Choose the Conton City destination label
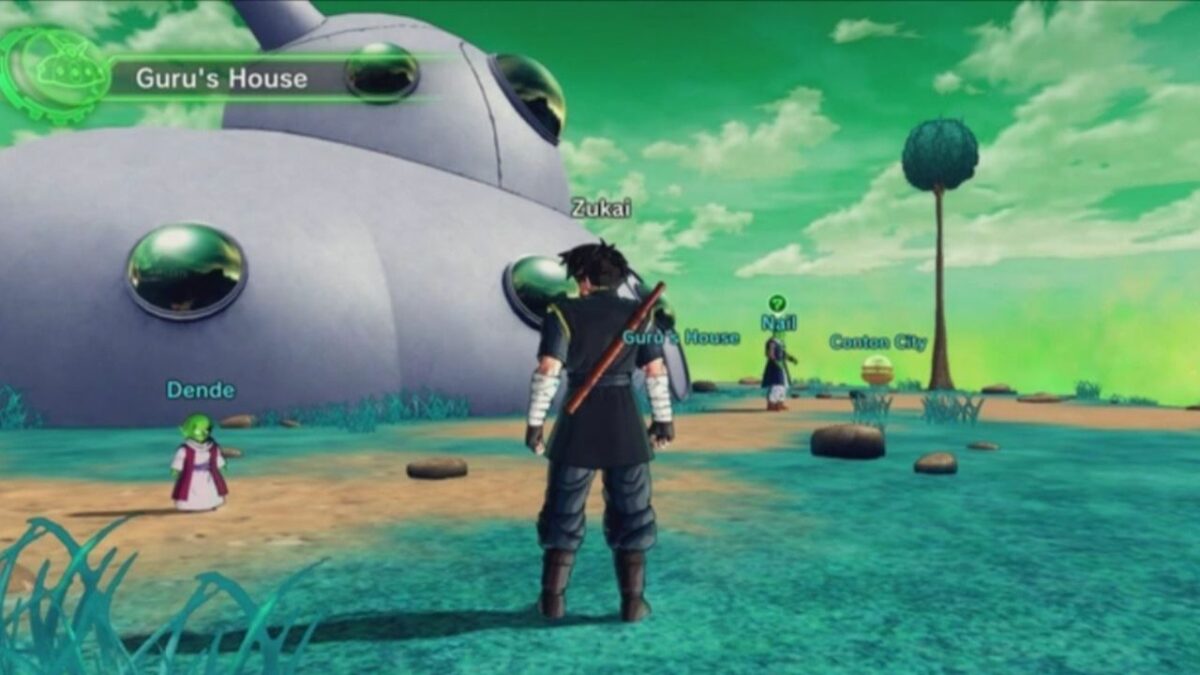 coord(877,343)
